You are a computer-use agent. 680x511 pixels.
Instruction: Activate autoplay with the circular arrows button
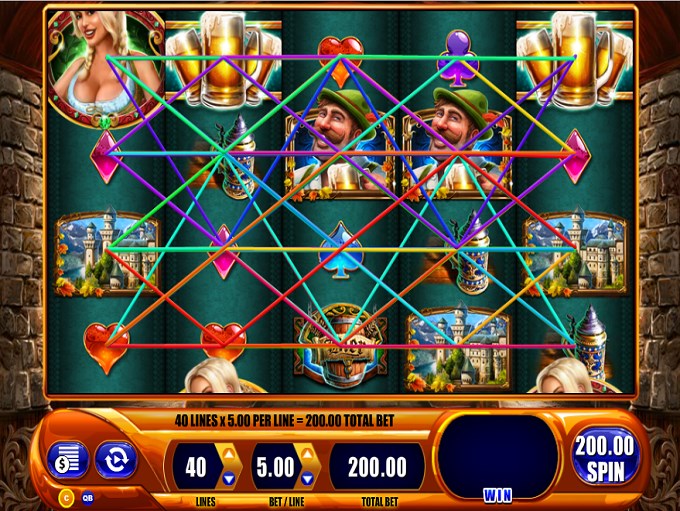coord(115,460)
